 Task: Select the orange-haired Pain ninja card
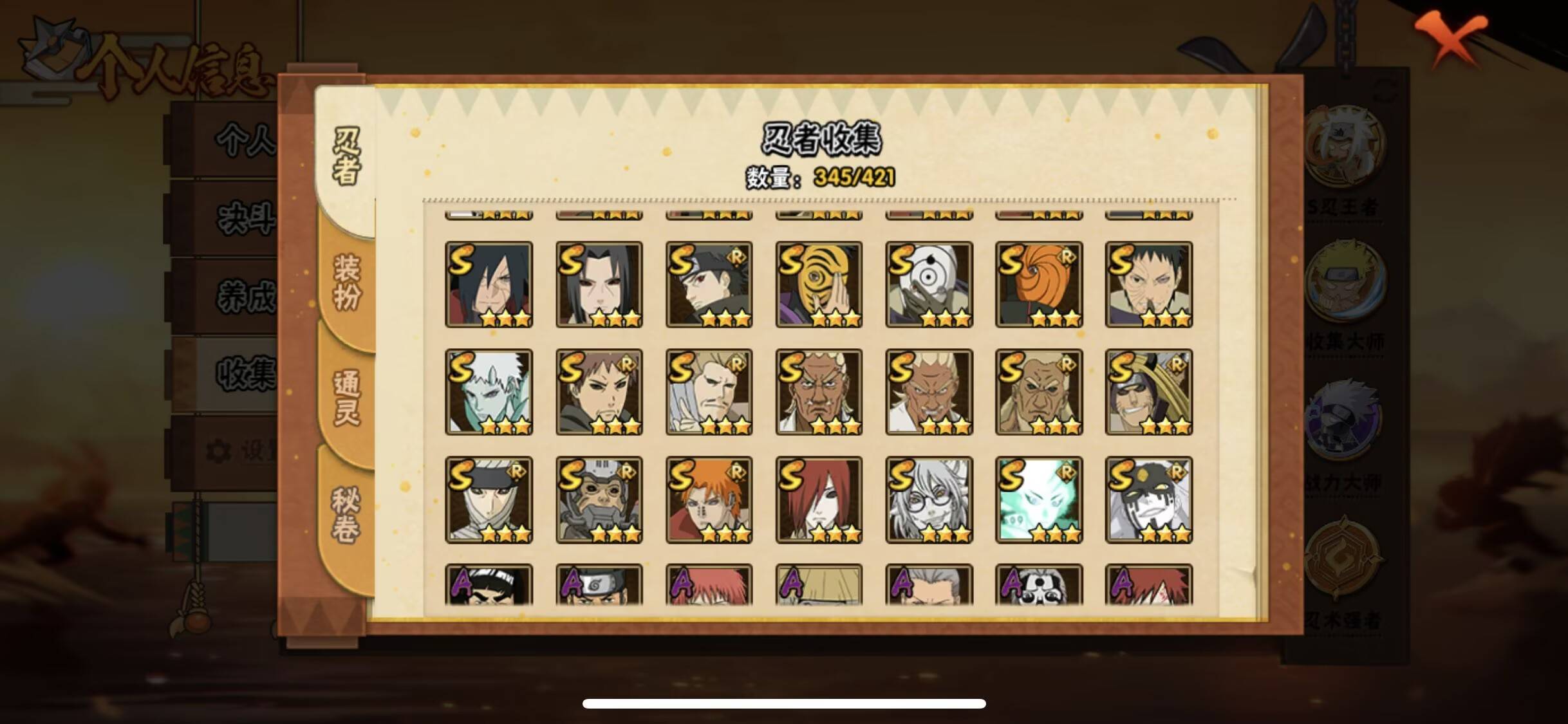[x=709, y=501]
